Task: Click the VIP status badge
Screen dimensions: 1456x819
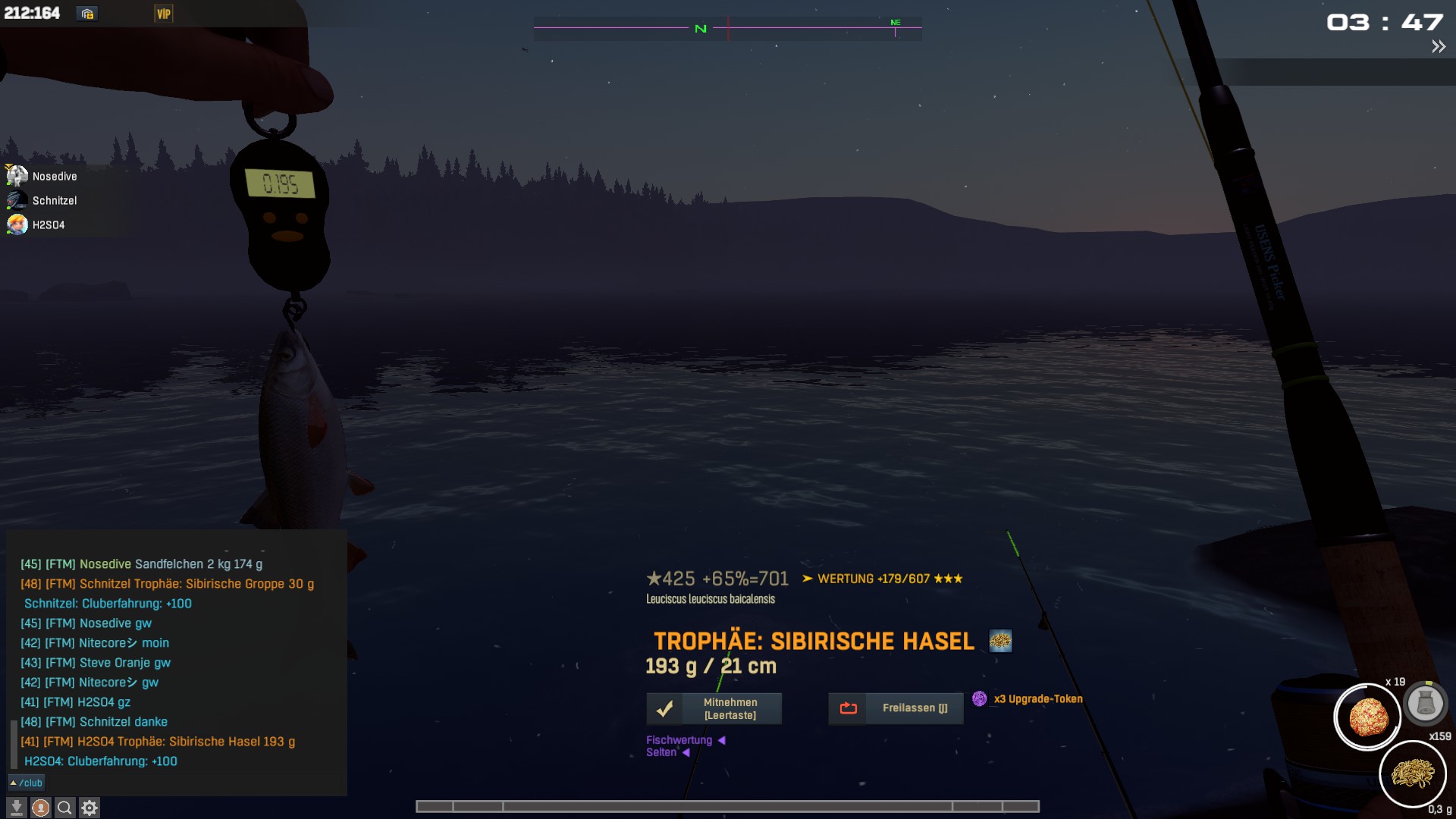Action: tap(164, 14)
